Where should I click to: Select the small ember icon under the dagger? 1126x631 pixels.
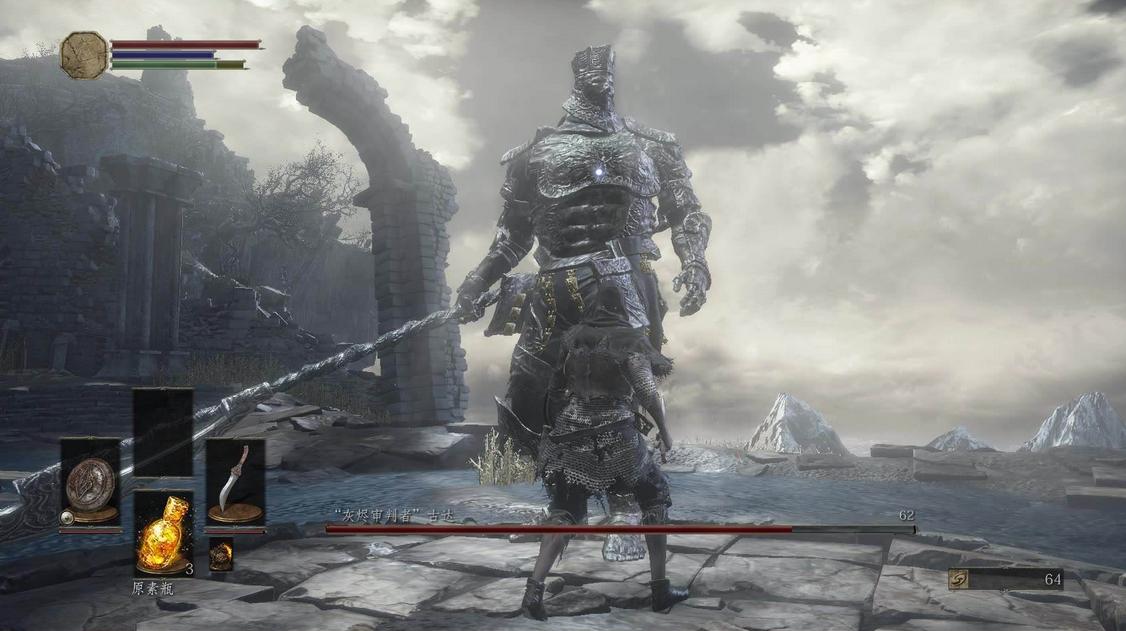221,553
